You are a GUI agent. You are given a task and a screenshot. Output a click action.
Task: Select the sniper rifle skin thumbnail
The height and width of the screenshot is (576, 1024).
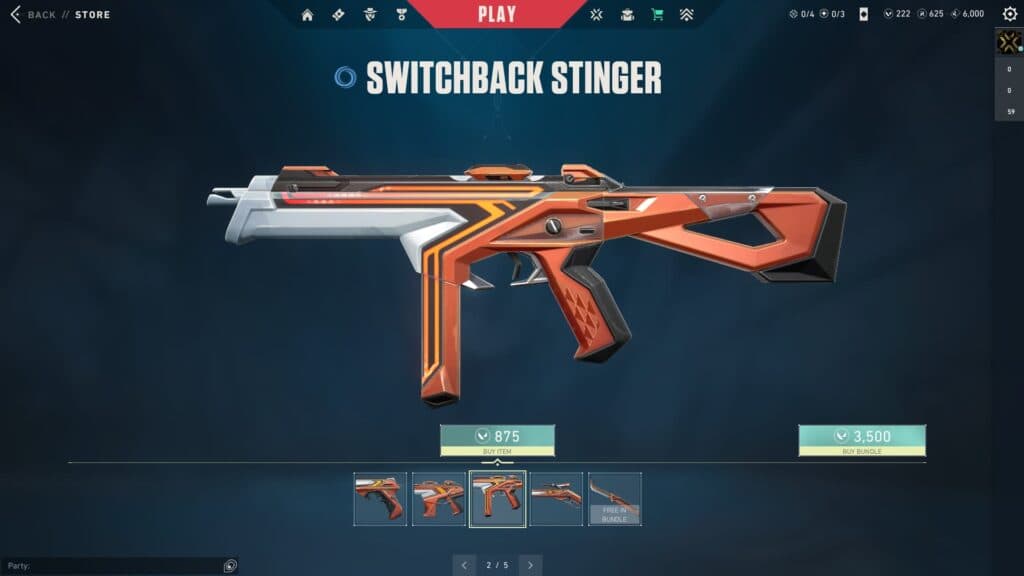click(x=556, y=498)
